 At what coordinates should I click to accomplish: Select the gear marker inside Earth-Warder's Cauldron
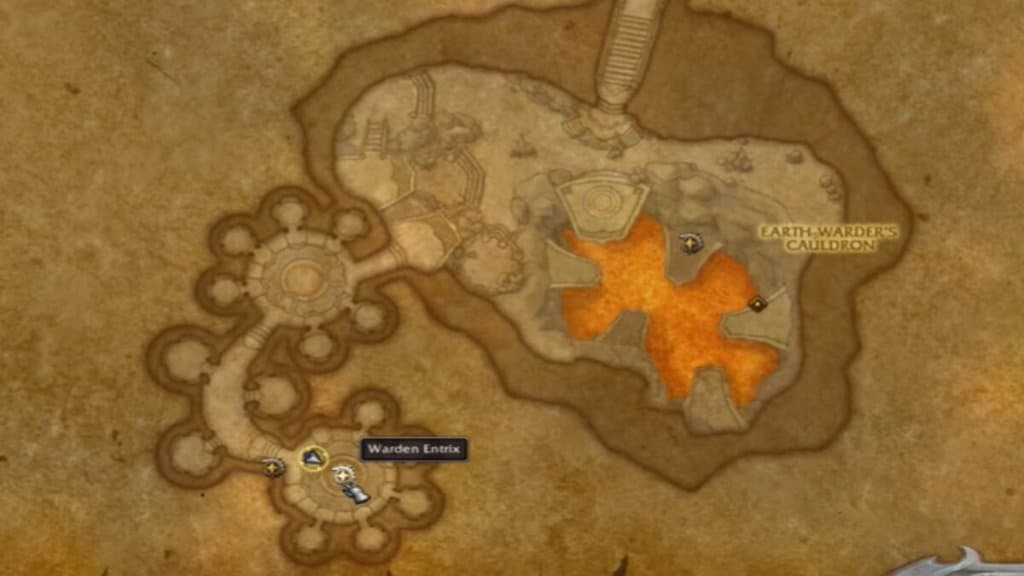[x=690, y=243]
